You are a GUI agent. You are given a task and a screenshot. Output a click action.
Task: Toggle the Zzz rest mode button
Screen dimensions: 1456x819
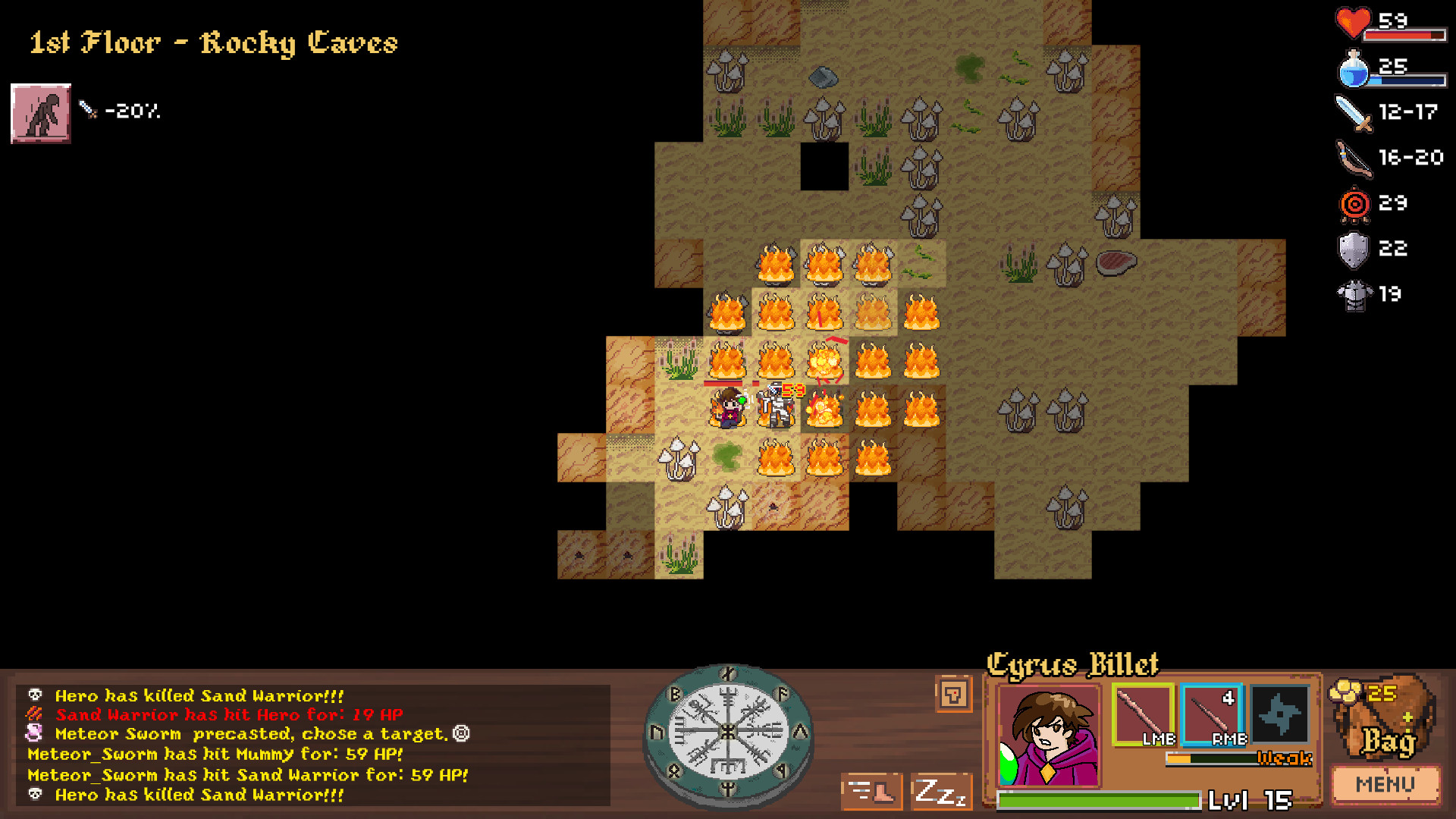pos(940,791)
